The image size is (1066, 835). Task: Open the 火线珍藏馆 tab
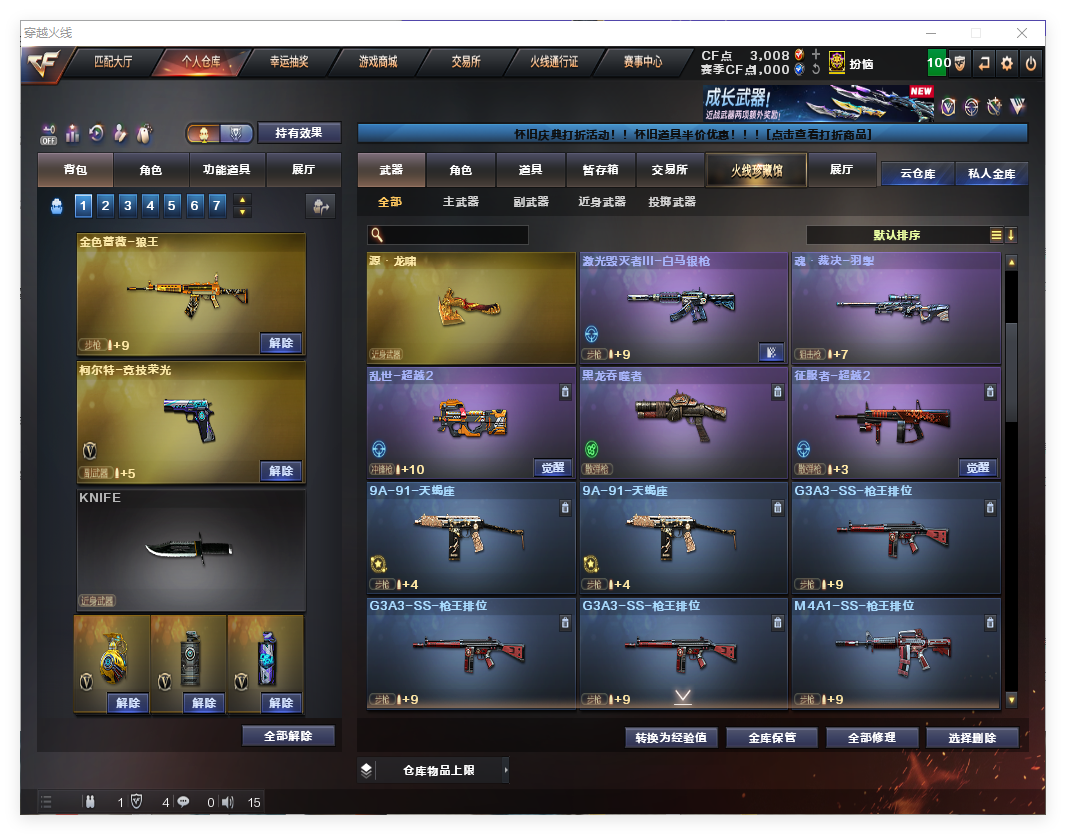(755, 170)
